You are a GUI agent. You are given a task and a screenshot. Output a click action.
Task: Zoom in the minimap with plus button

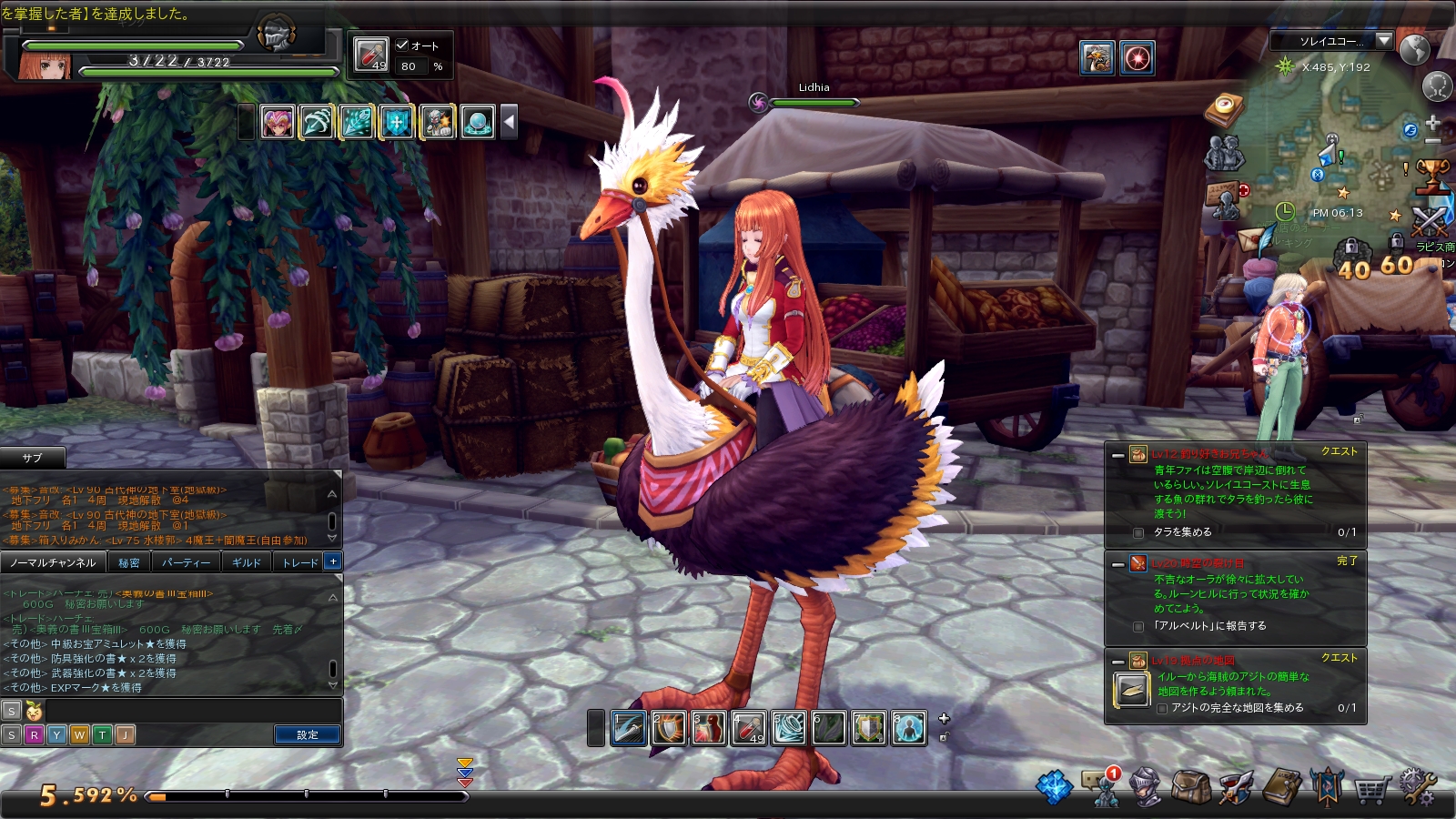click(x=1432, y=123)
